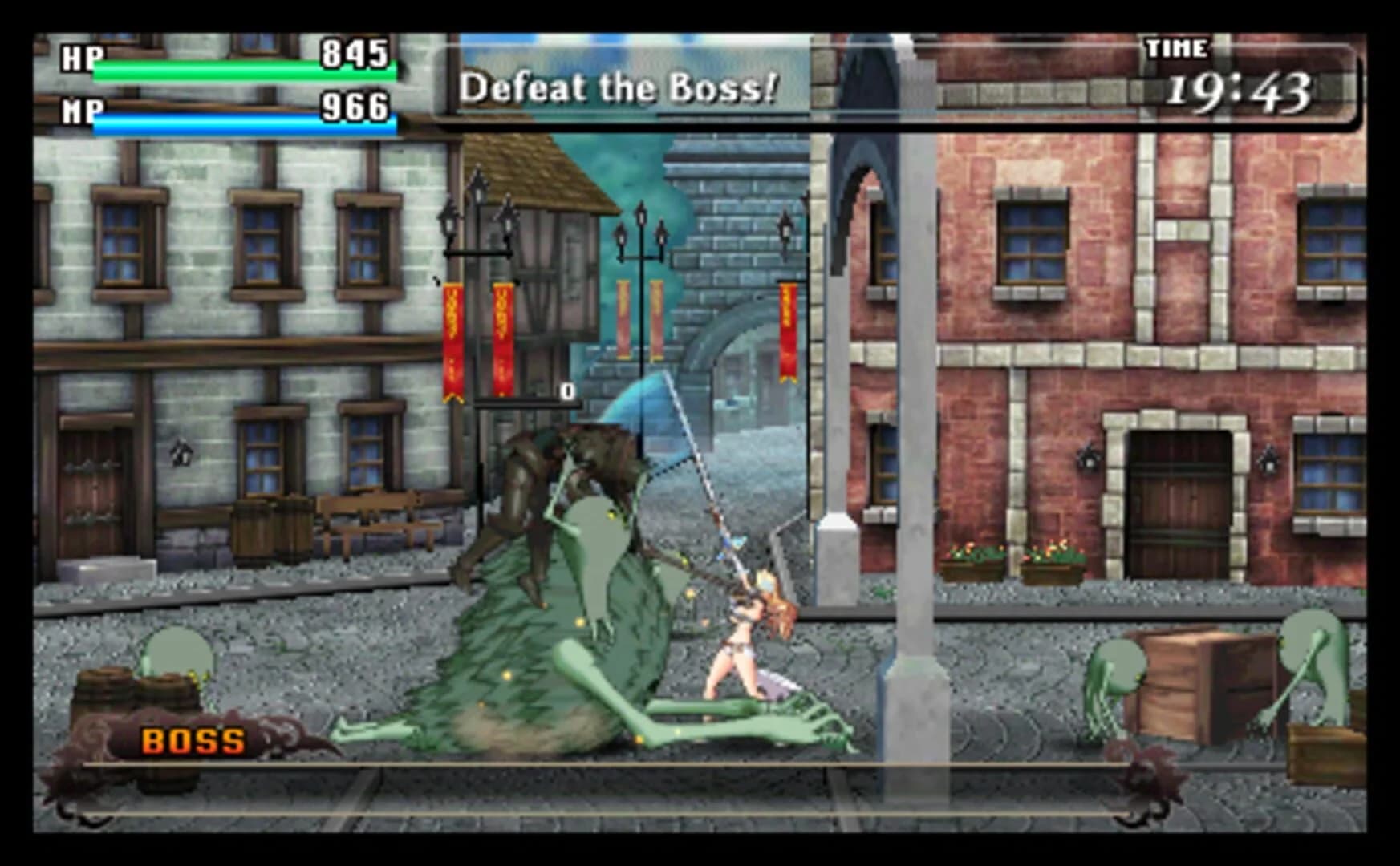This screenshot has height=866, width=1400.
Task: Click the BOSS nameplate badge
Action: pyautogui.click(x=193, y=741)
